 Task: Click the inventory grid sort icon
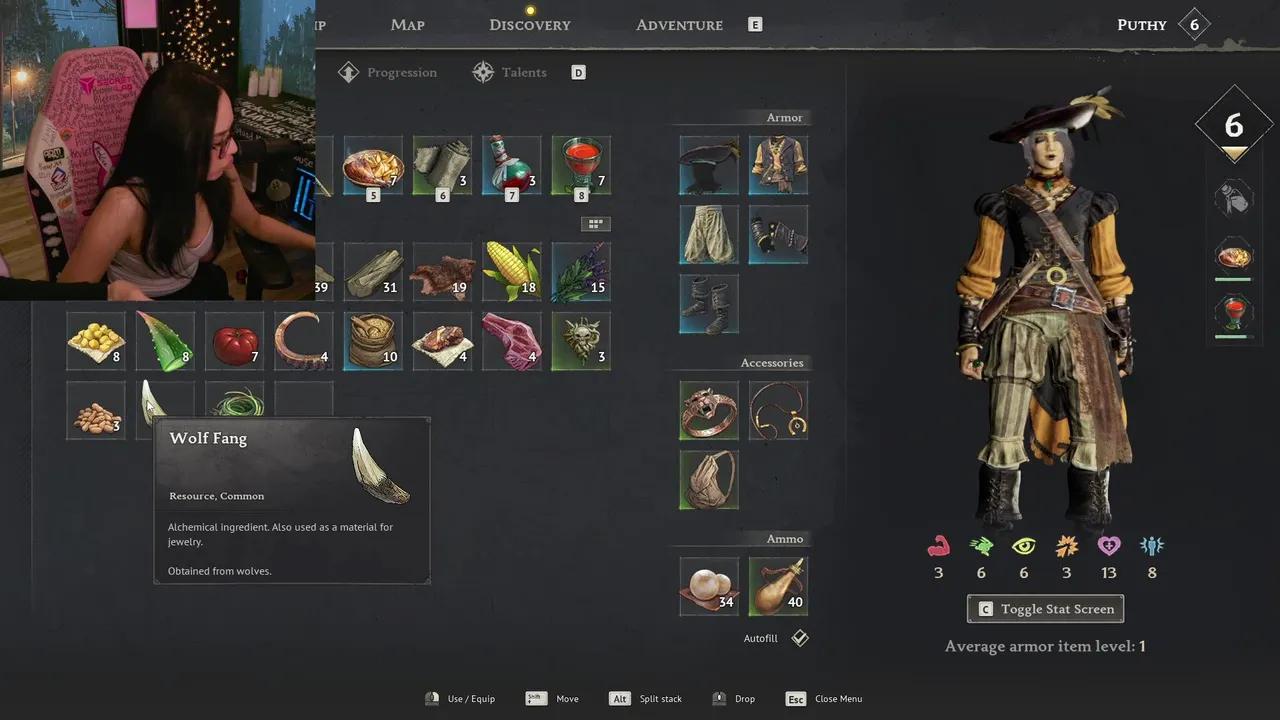[595, 224]
